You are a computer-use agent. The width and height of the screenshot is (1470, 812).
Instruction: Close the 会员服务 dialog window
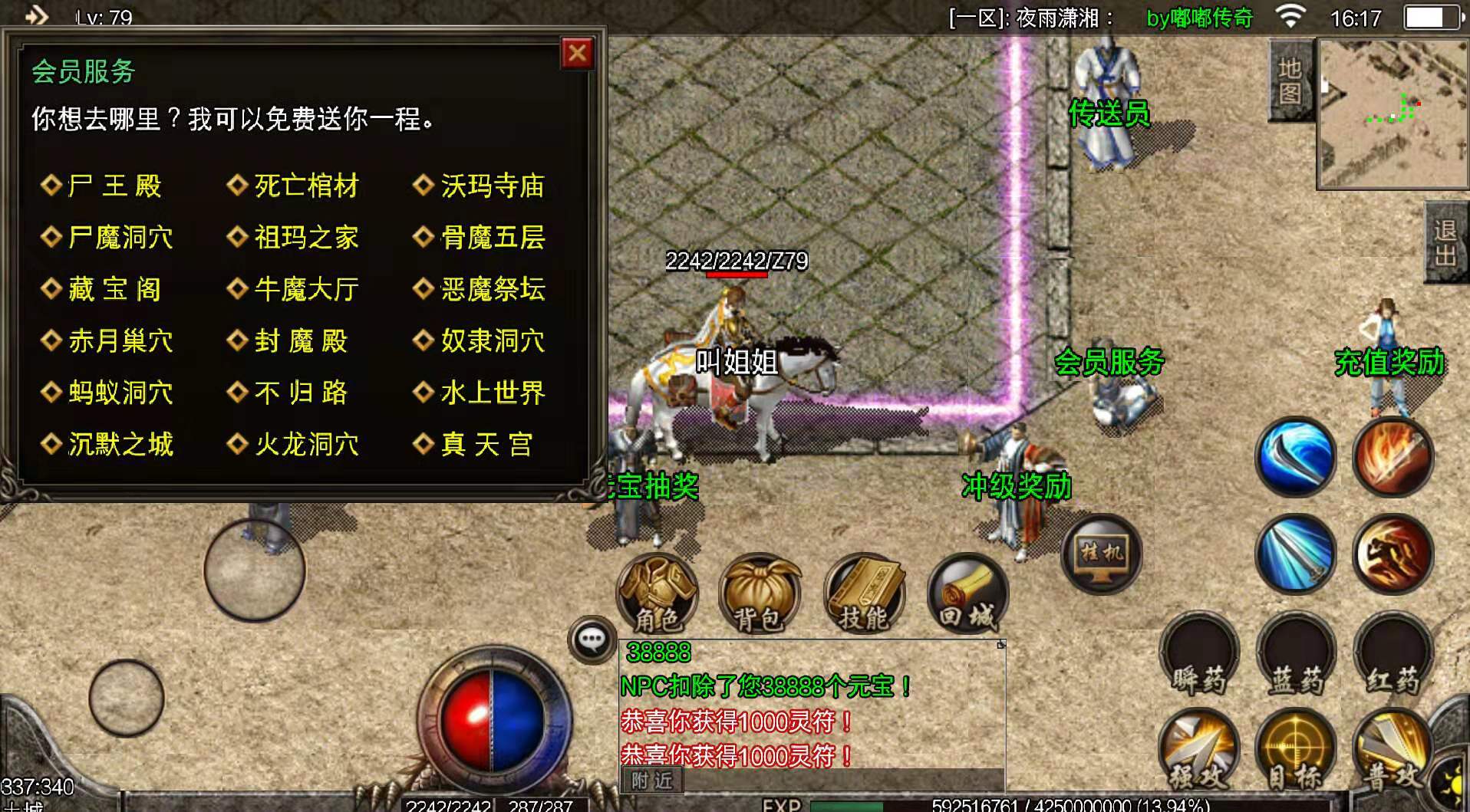pyautogui.click(x=577, y=54)
